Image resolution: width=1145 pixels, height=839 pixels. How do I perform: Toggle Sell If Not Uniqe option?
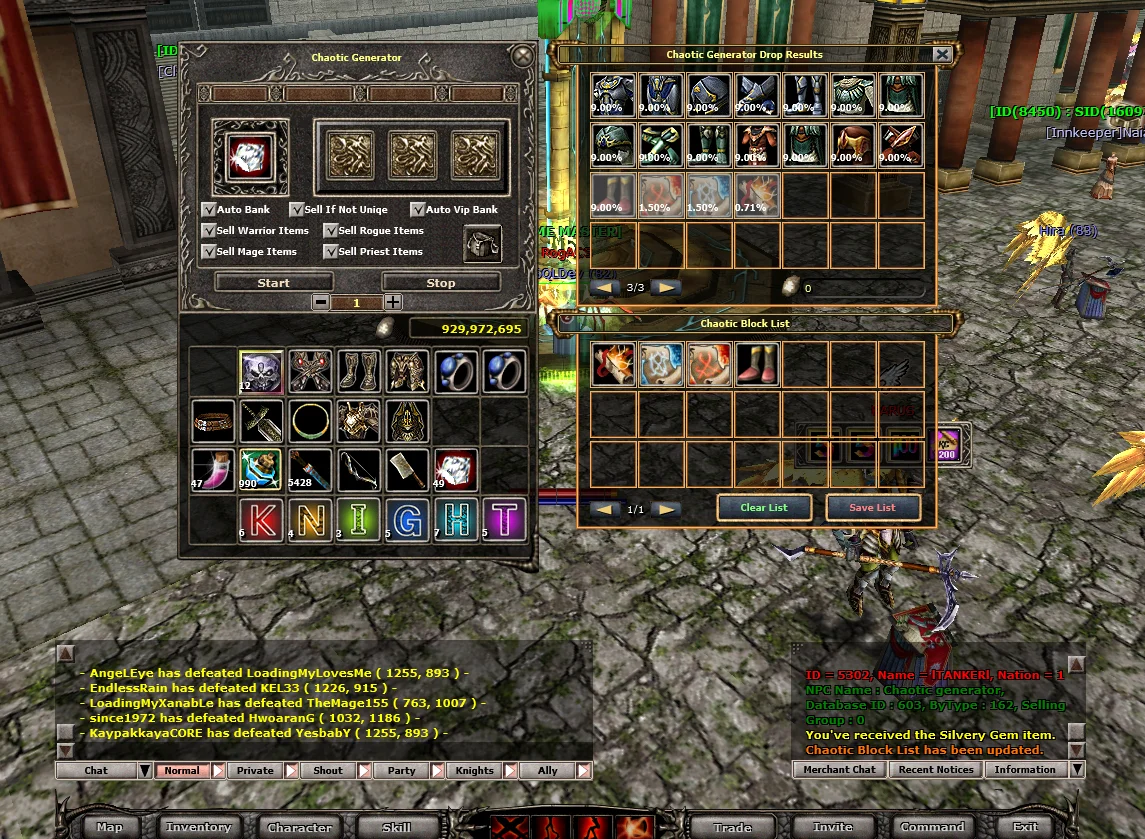tap(297, 210)
